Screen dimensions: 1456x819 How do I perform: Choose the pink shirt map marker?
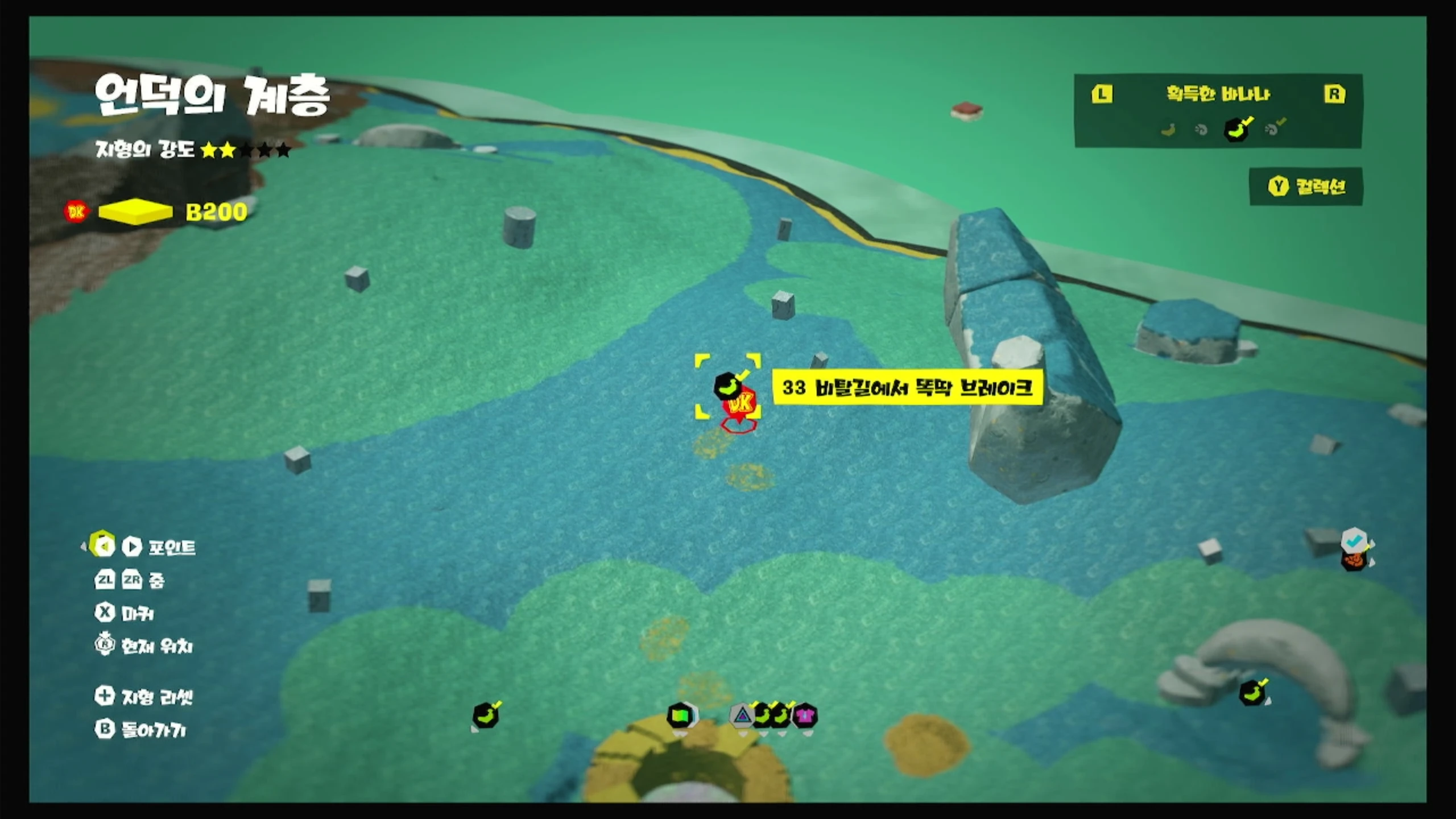tap(804, 715)
